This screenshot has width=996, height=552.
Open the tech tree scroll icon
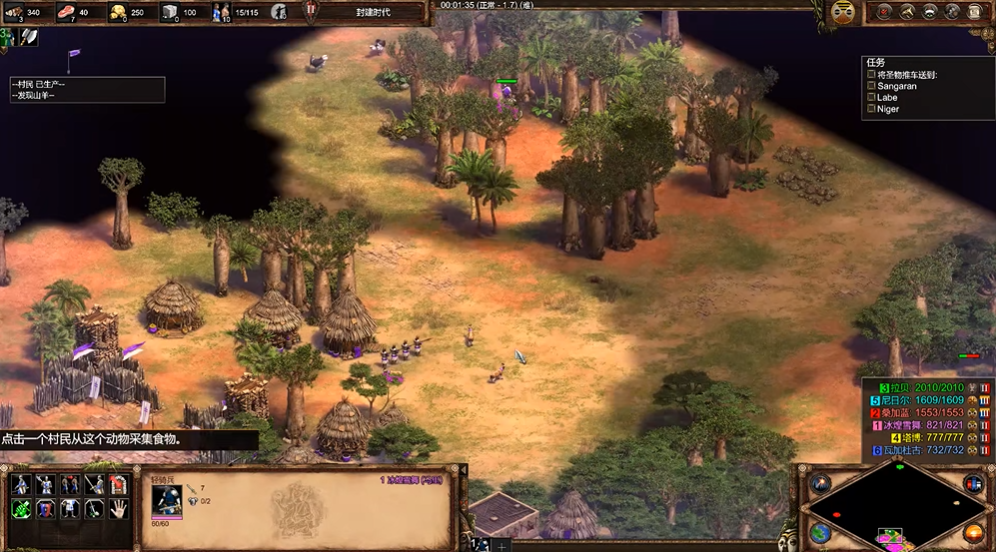(953, 12)
